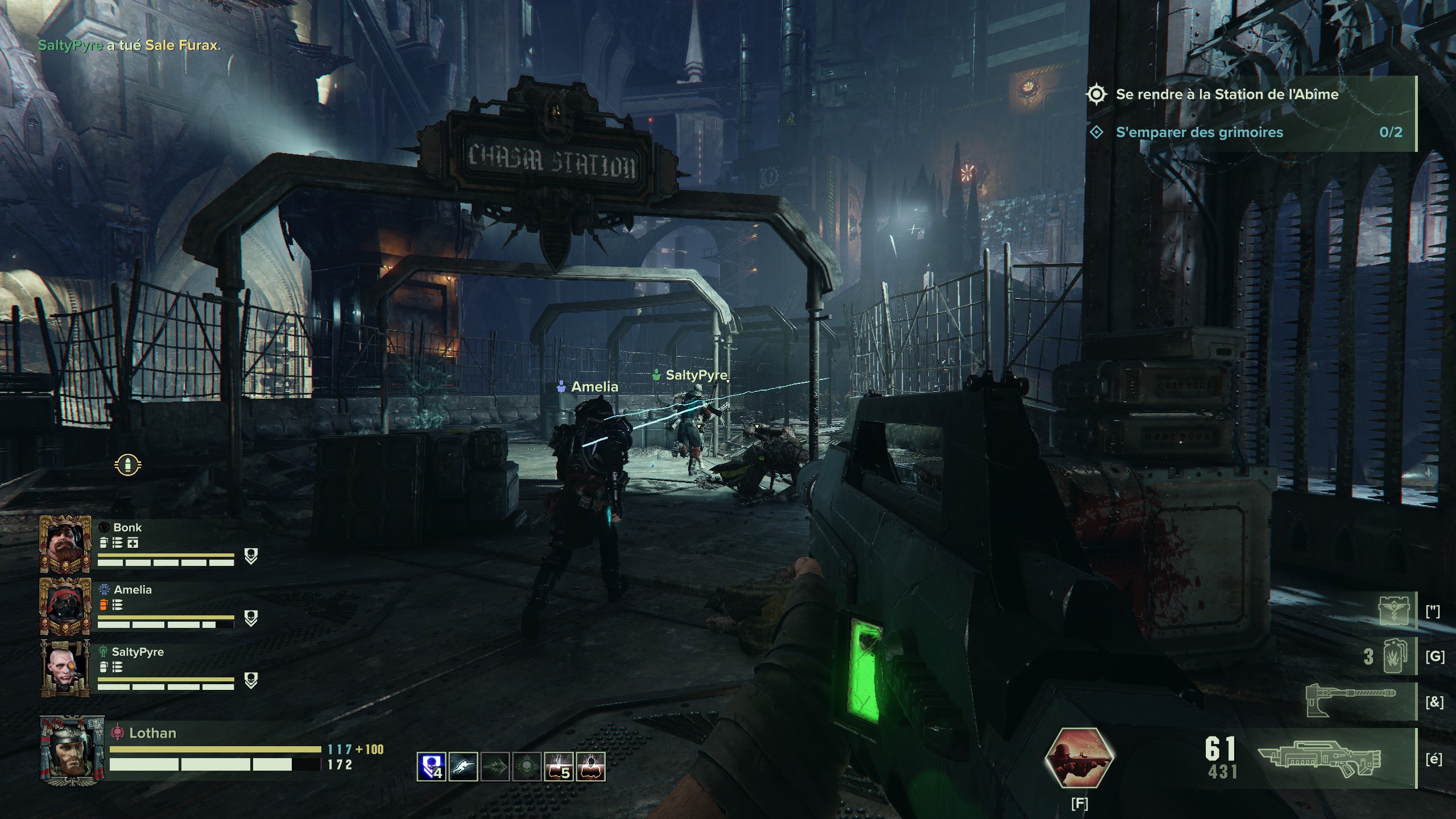Switch to the axe melee weapon slot
Screen dimensions: 1456x819
click(x=1351, y=701)
